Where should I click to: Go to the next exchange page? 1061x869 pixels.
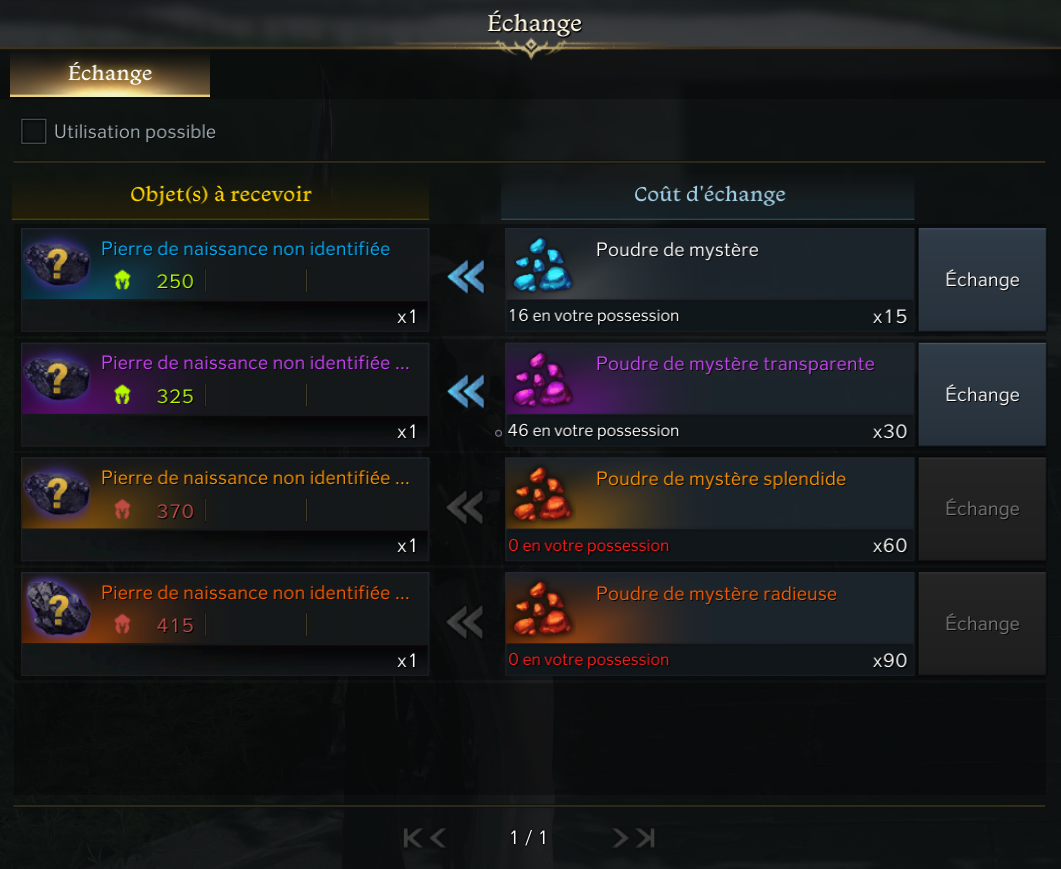tap(620, 838)
